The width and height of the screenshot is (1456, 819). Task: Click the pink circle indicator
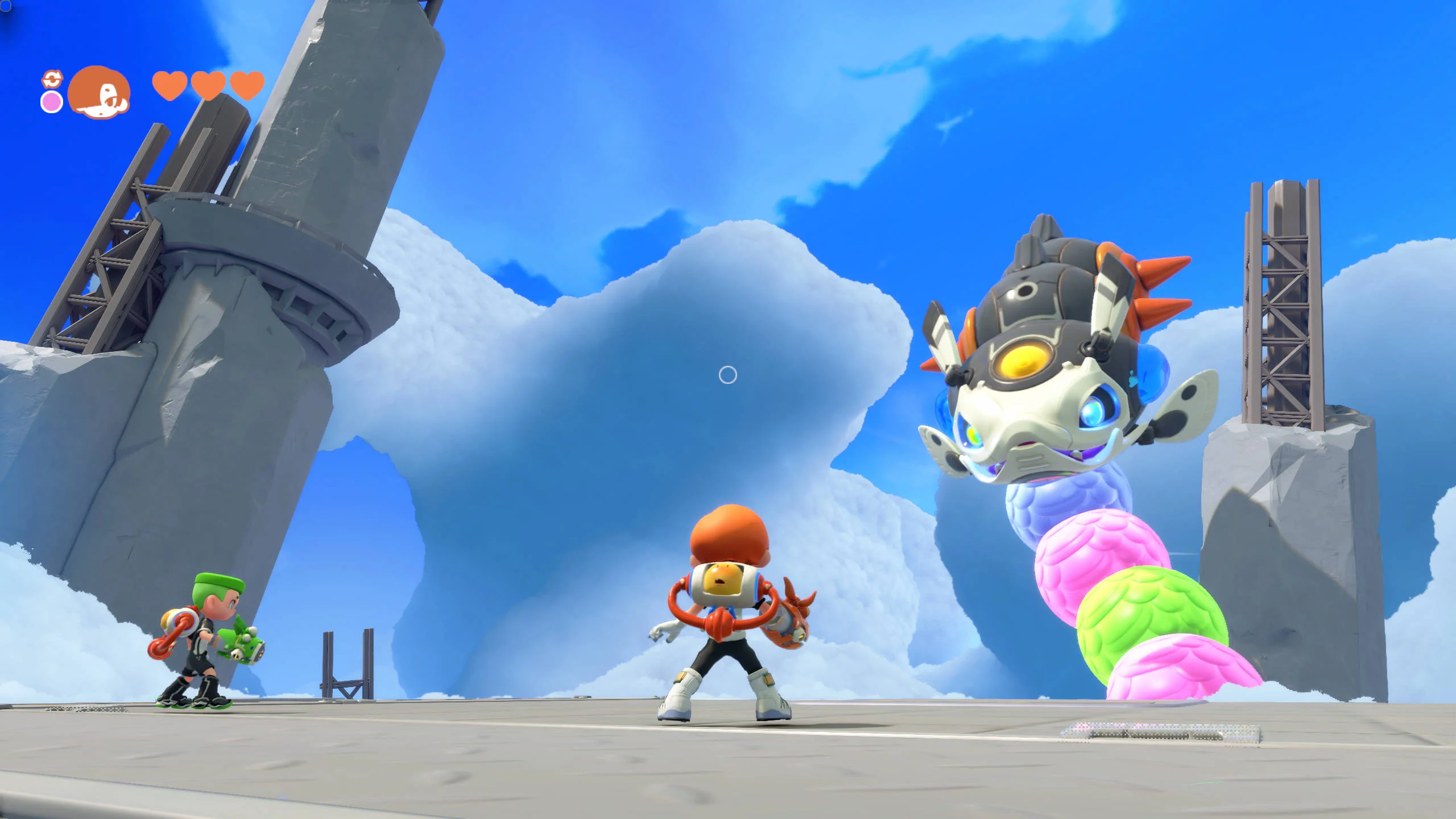pos(52,102)
